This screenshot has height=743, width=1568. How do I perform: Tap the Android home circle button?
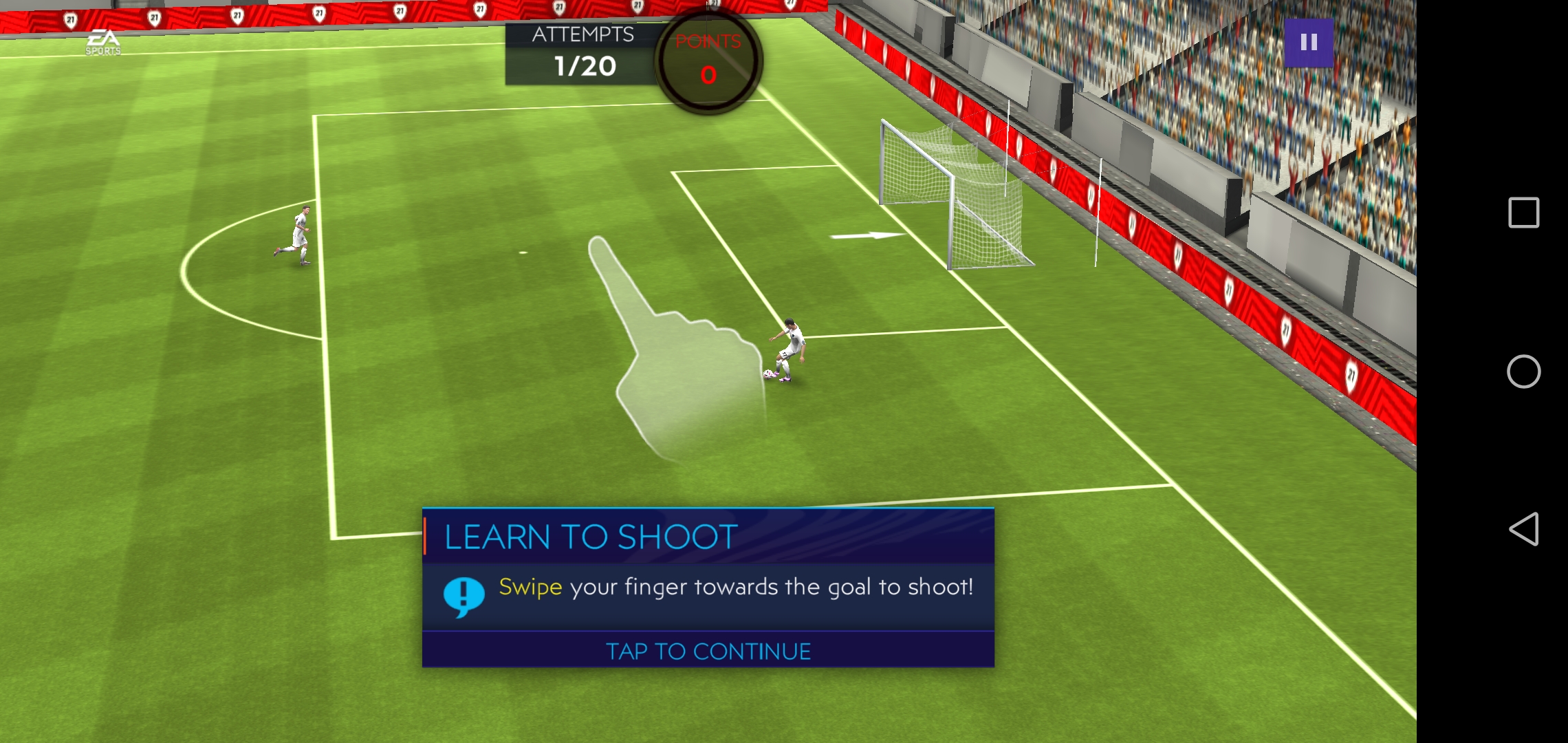tap(1523, 371)
